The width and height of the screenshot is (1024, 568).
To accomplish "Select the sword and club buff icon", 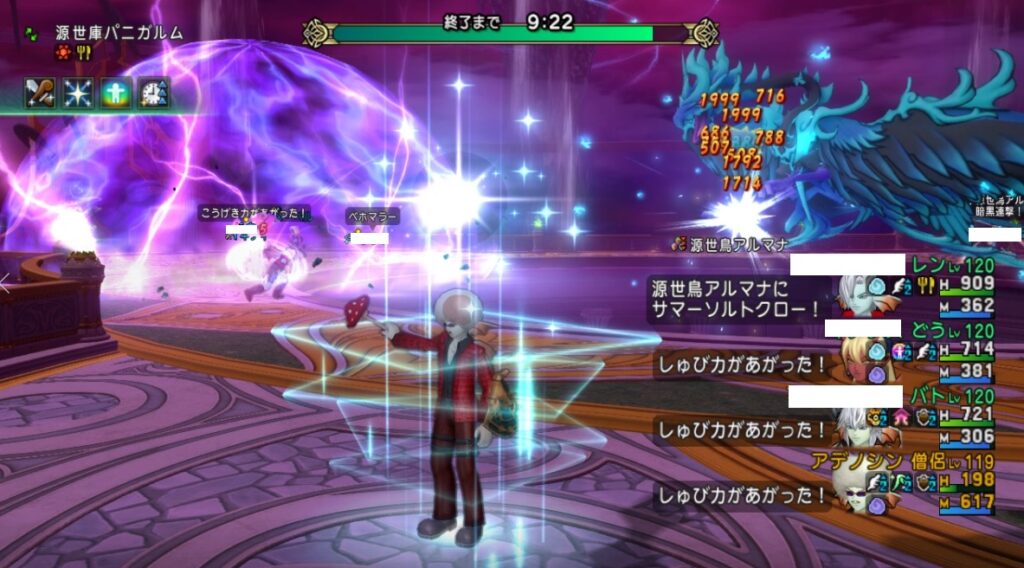I will tap(39, 92).
